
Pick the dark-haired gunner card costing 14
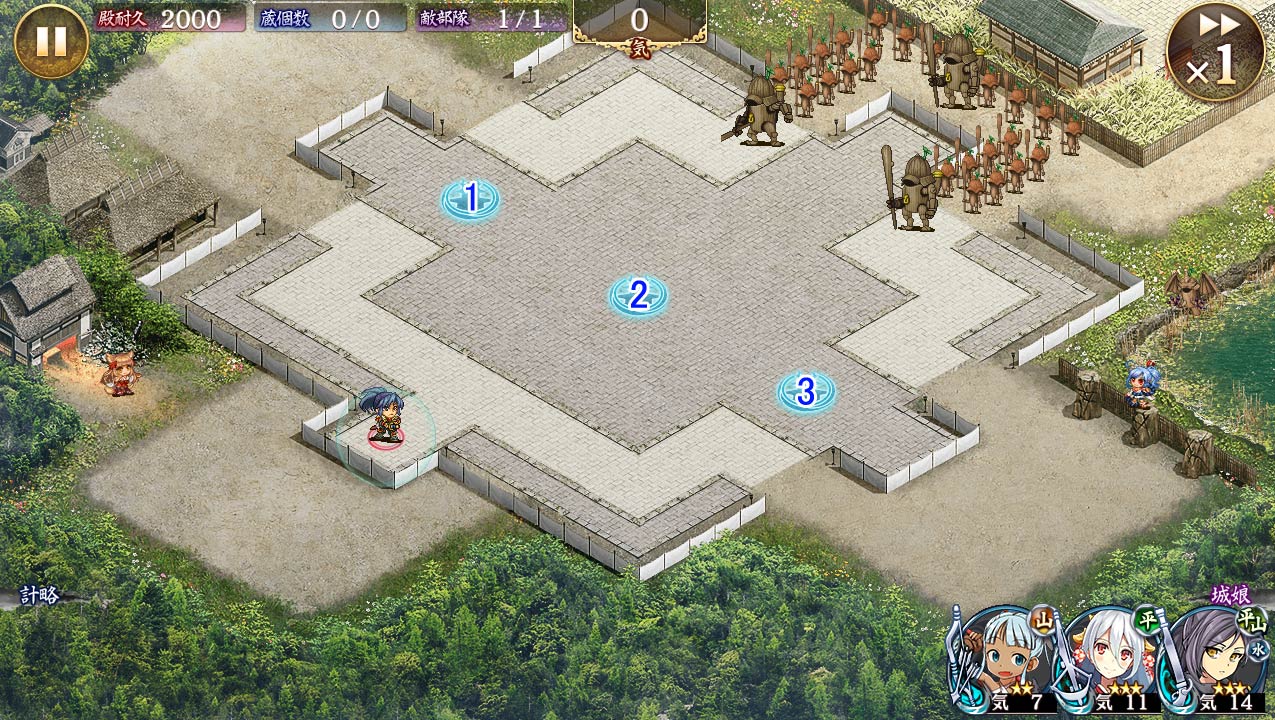coord(1218,662)
